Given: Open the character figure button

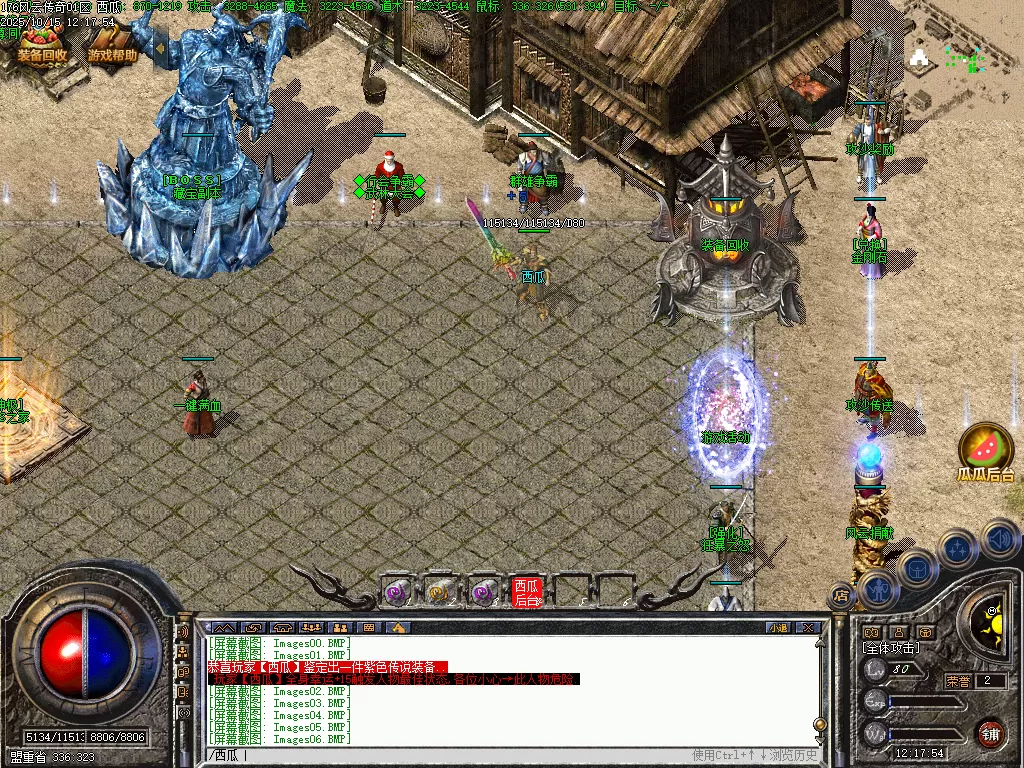Looking at the screenshot, I should click(877, 588).
